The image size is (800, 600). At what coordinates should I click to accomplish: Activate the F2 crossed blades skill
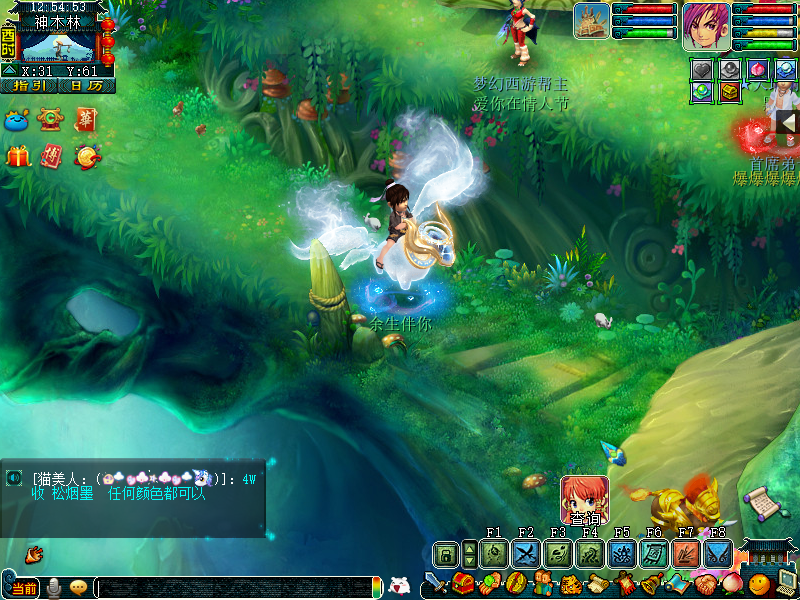526,554
